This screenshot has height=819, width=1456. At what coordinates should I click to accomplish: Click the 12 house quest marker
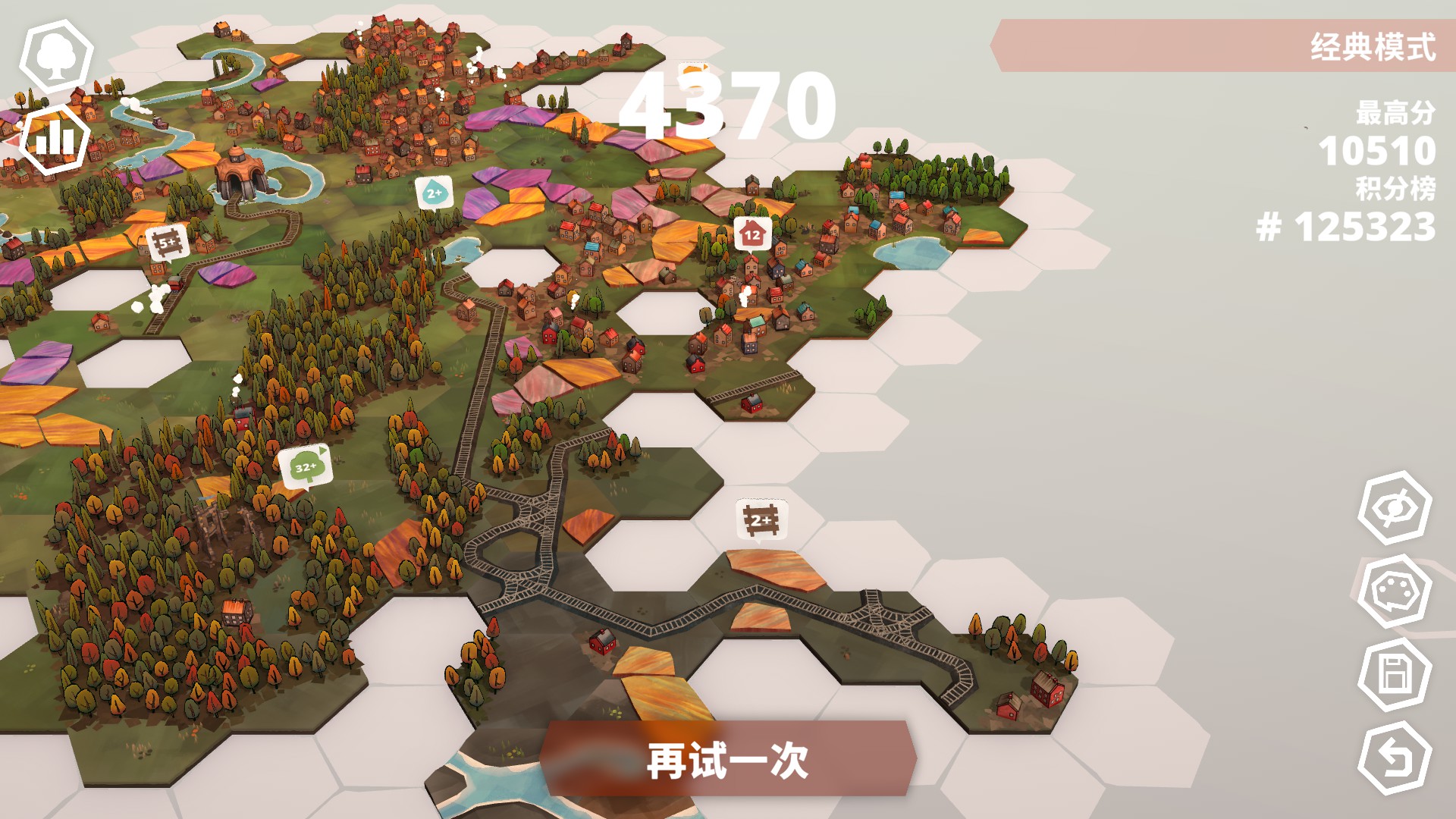752,235
